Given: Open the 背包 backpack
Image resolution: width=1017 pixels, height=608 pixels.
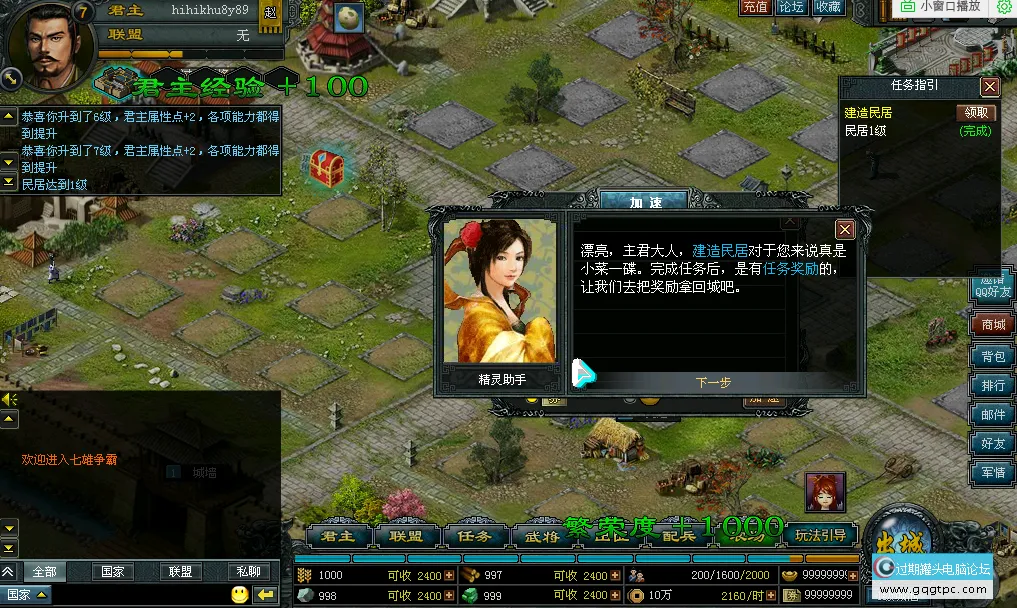Looking at the screenshot, I should 992,356.
